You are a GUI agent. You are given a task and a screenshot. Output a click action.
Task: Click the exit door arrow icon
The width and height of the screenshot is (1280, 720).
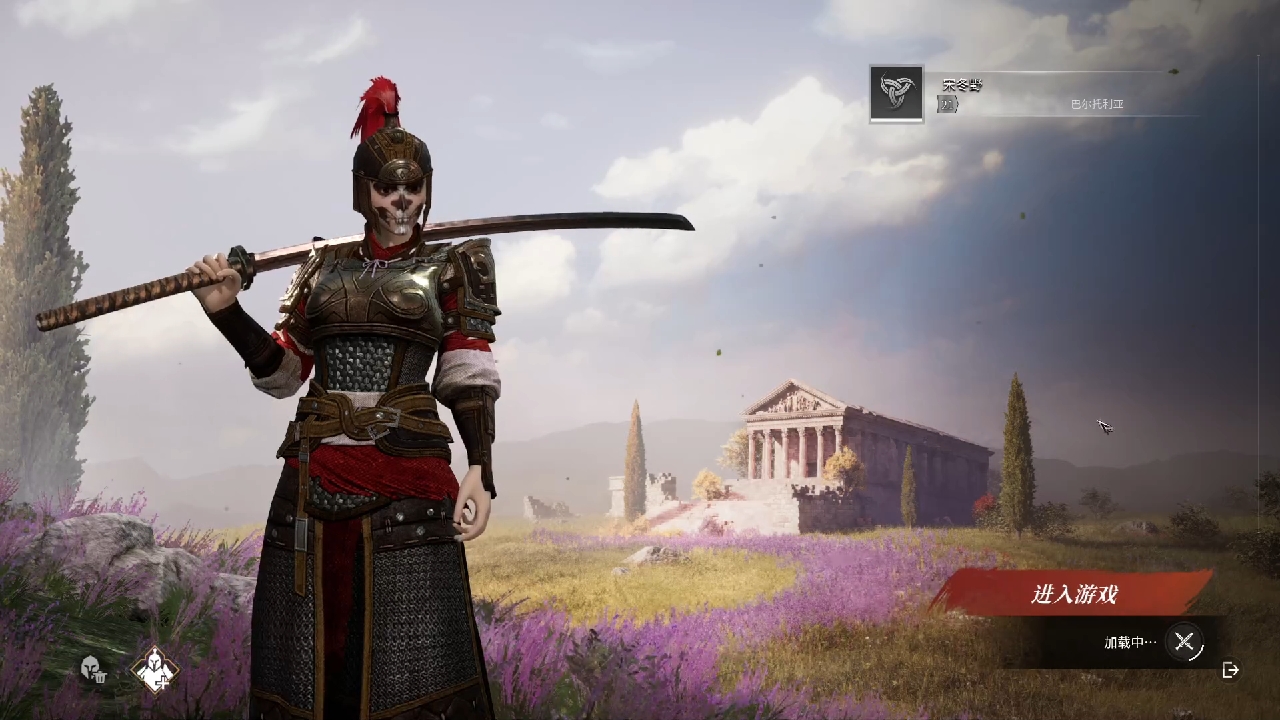pos(1231,670)
